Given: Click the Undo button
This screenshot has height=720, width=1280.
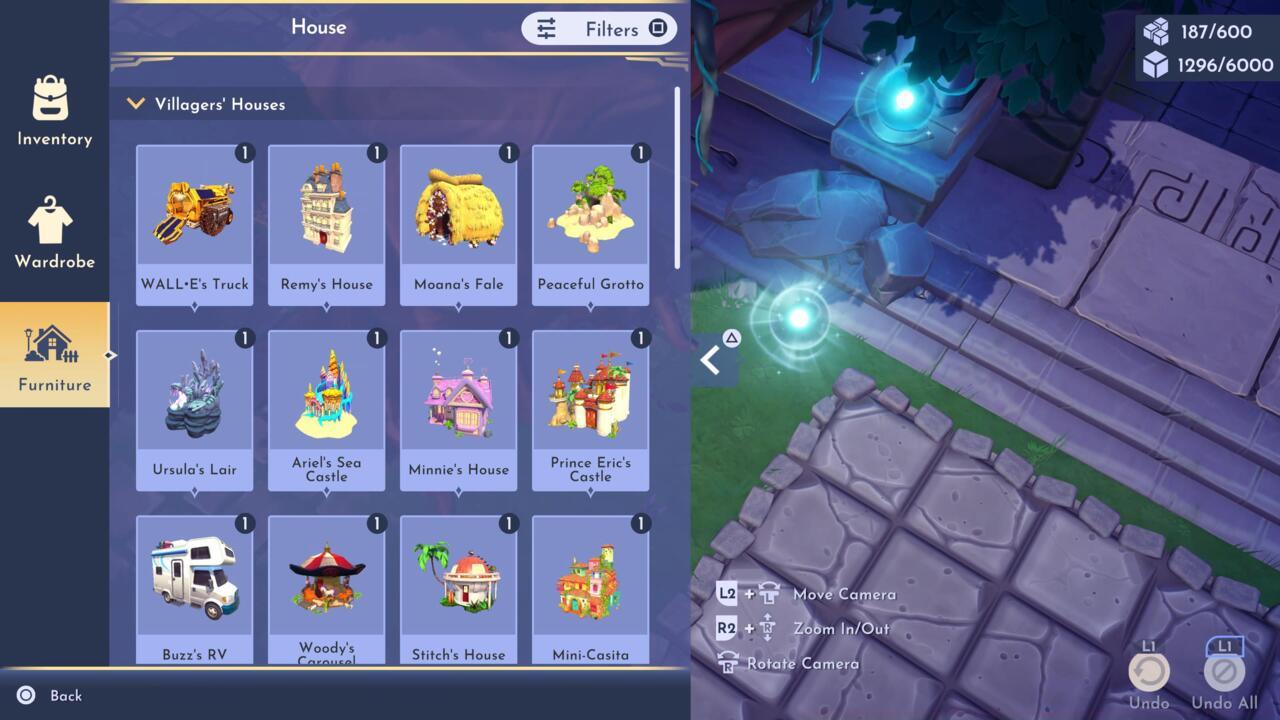Looking at the screenshot, I should tap(1149, 672).
